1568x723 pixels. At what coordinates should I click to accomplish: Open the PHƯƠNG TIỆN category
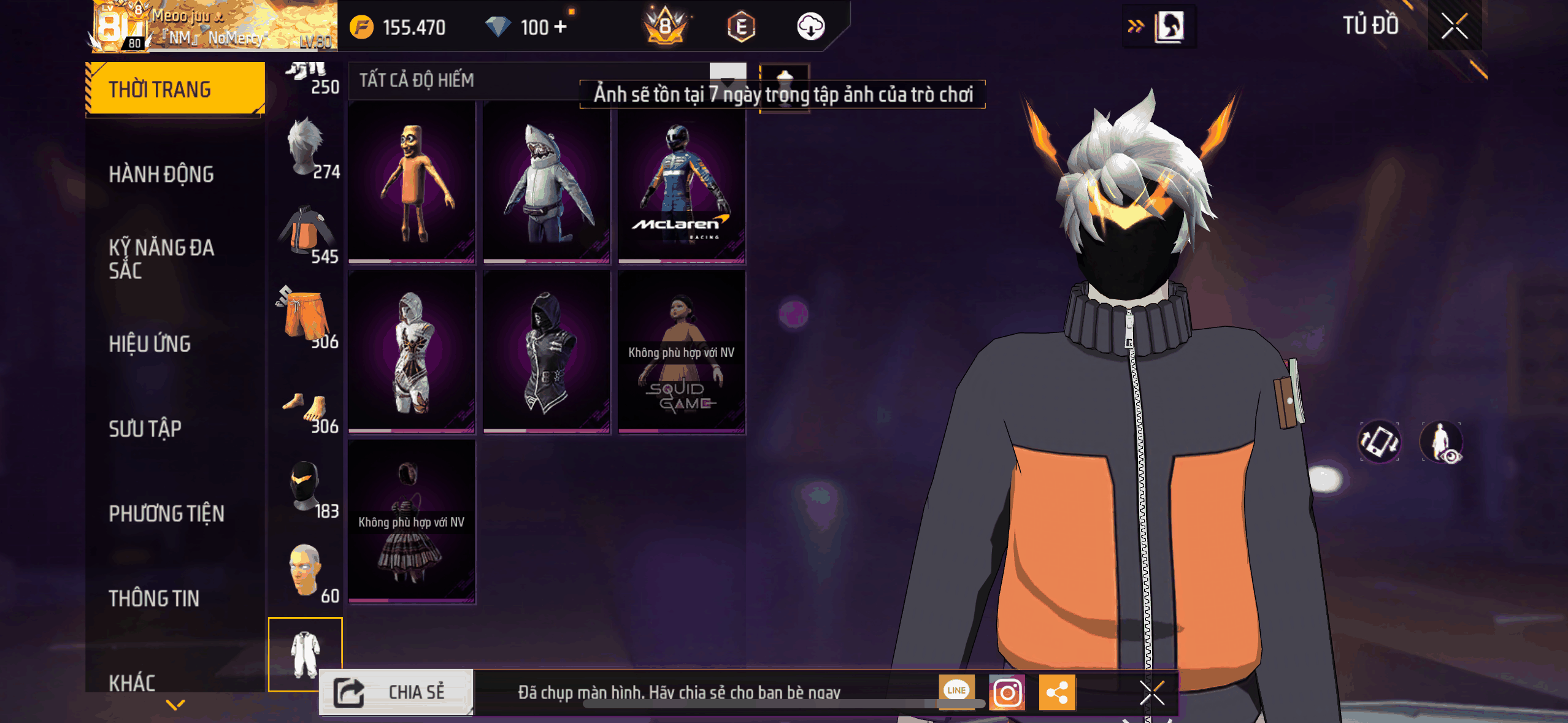click(x=166, y=513)
